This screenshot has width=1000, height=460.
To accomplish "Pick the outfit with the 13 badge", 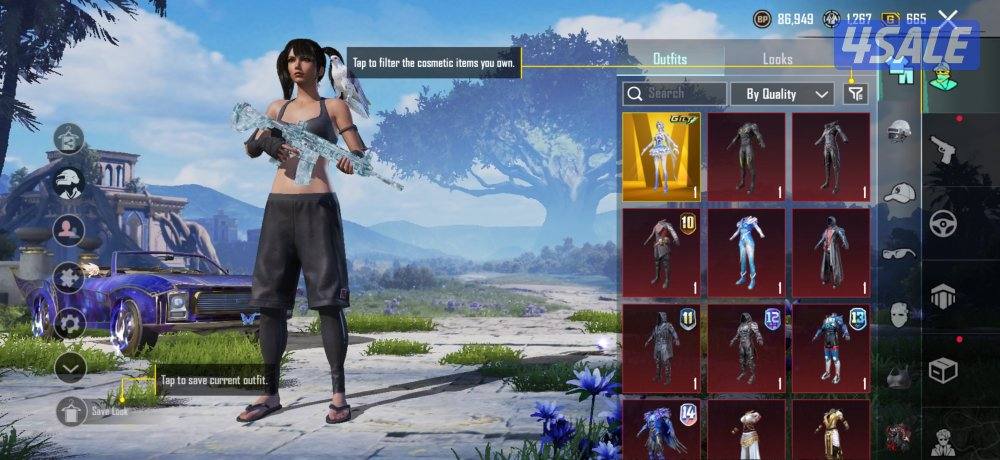I will pyautogui.click(x=831, y=348).
